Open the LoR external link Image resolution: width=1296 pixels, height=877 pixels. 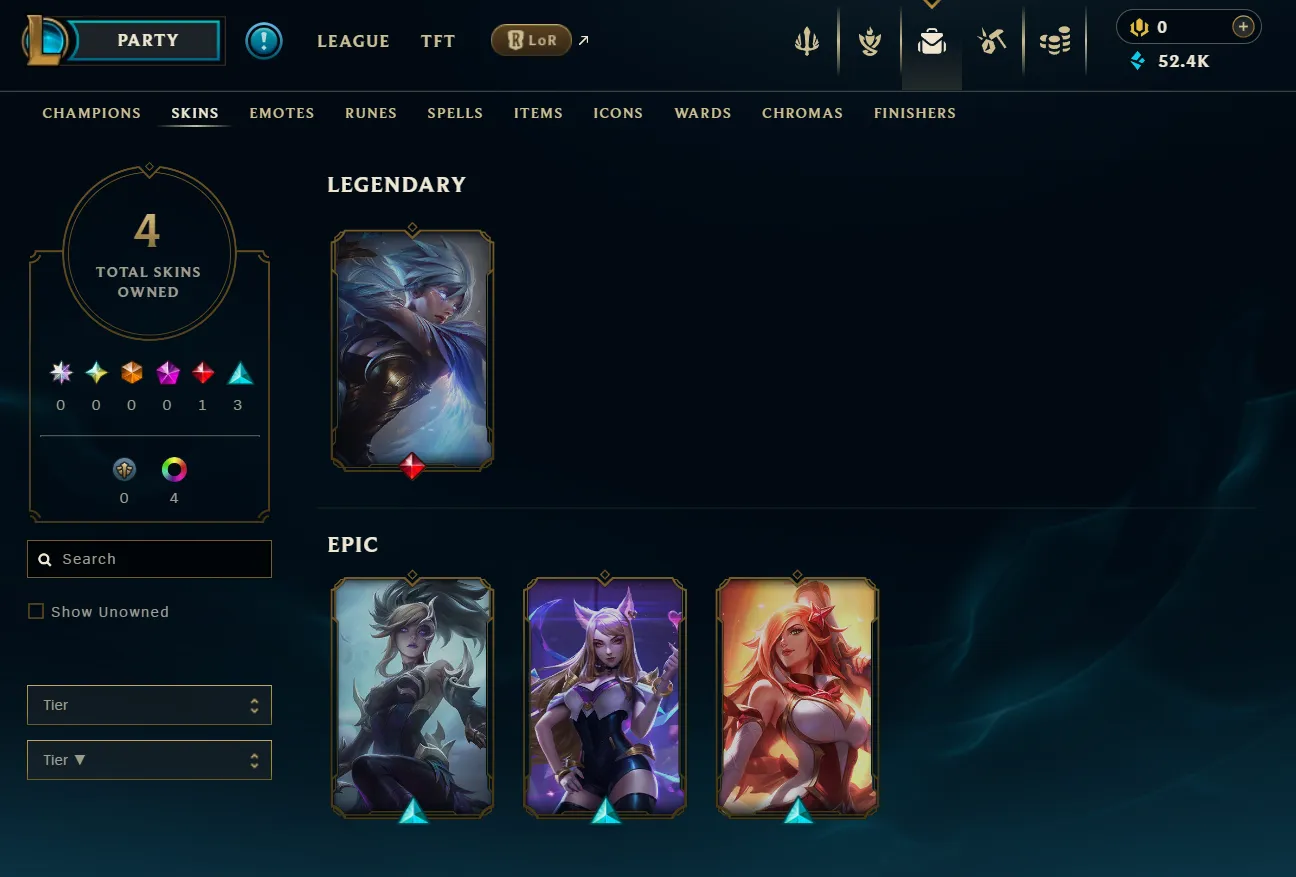[x=531, y=40]
